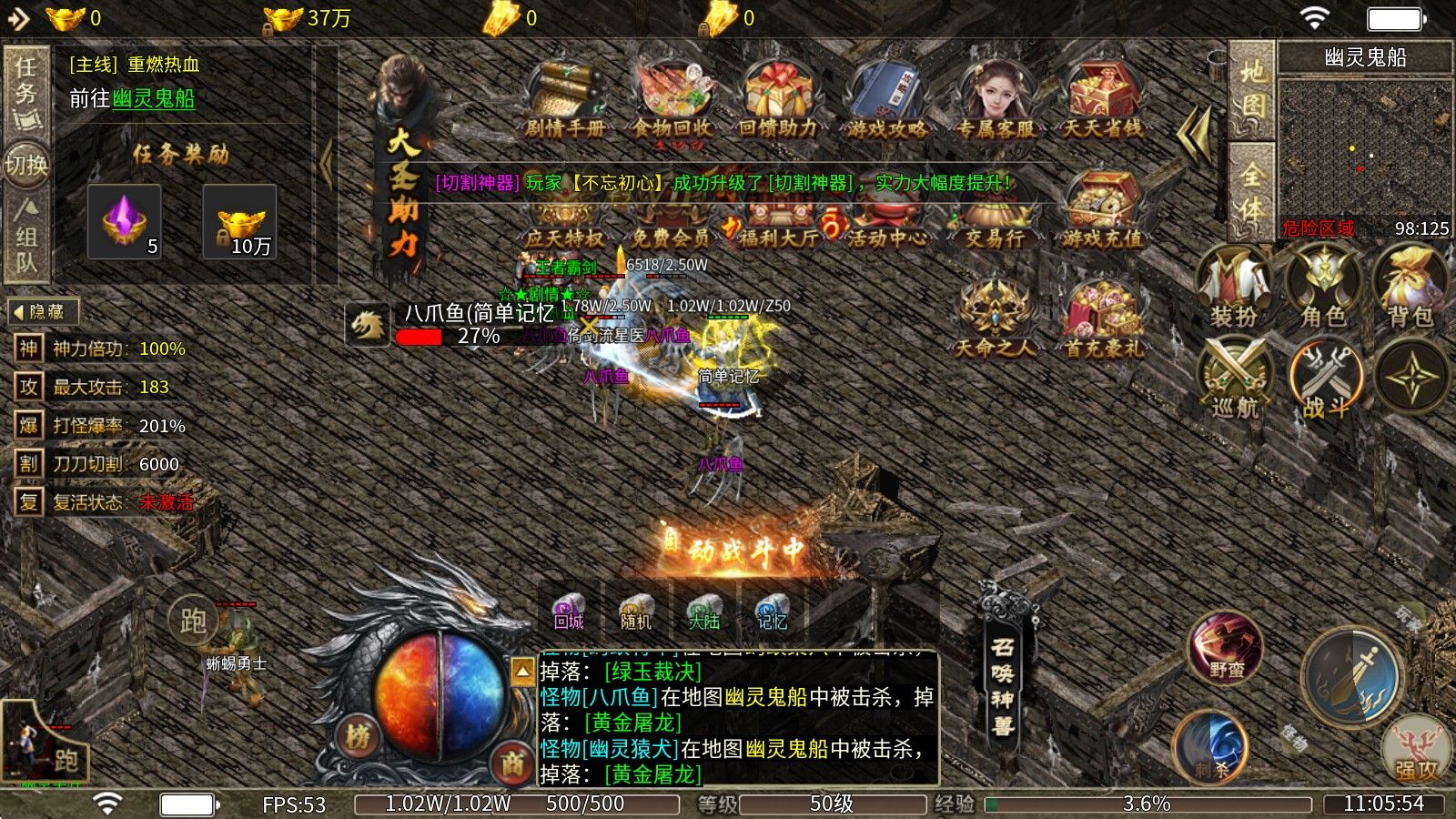Open the 食物回收 recycling icon
Image resolution: width=1456 pixels, height=819 pixels.
(x=672, y=98)
